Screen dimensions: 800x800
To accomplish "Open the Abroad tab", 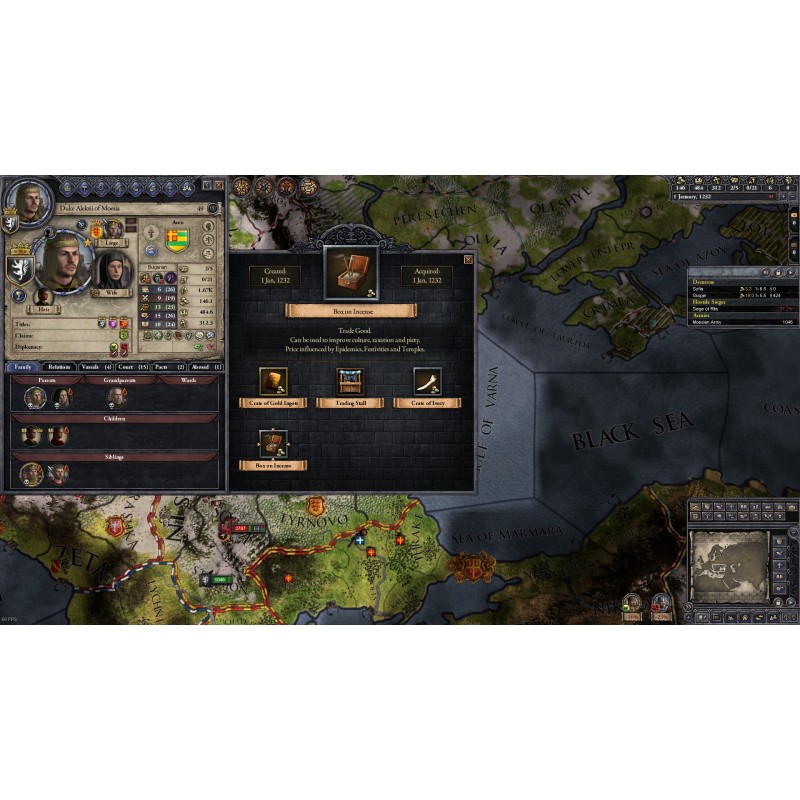I will (203, 367).
